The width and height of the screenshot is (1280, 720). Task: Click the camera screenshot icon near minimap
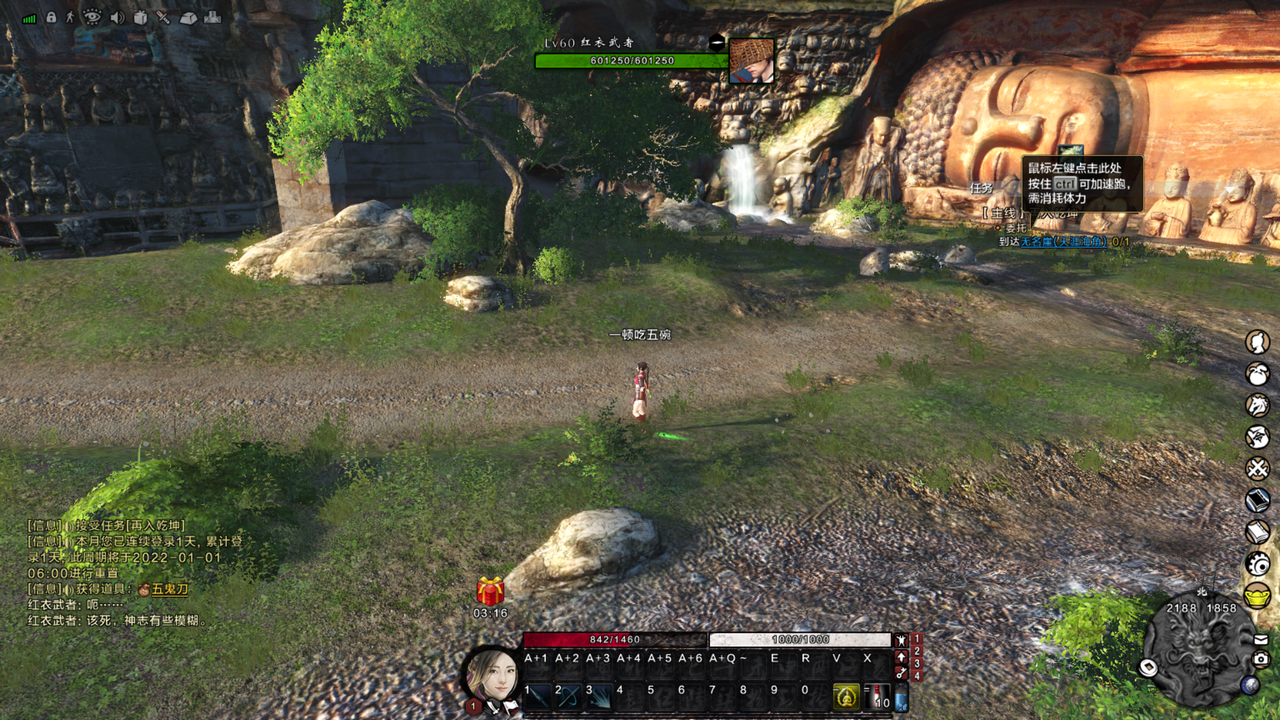(x=1261, y=659)
